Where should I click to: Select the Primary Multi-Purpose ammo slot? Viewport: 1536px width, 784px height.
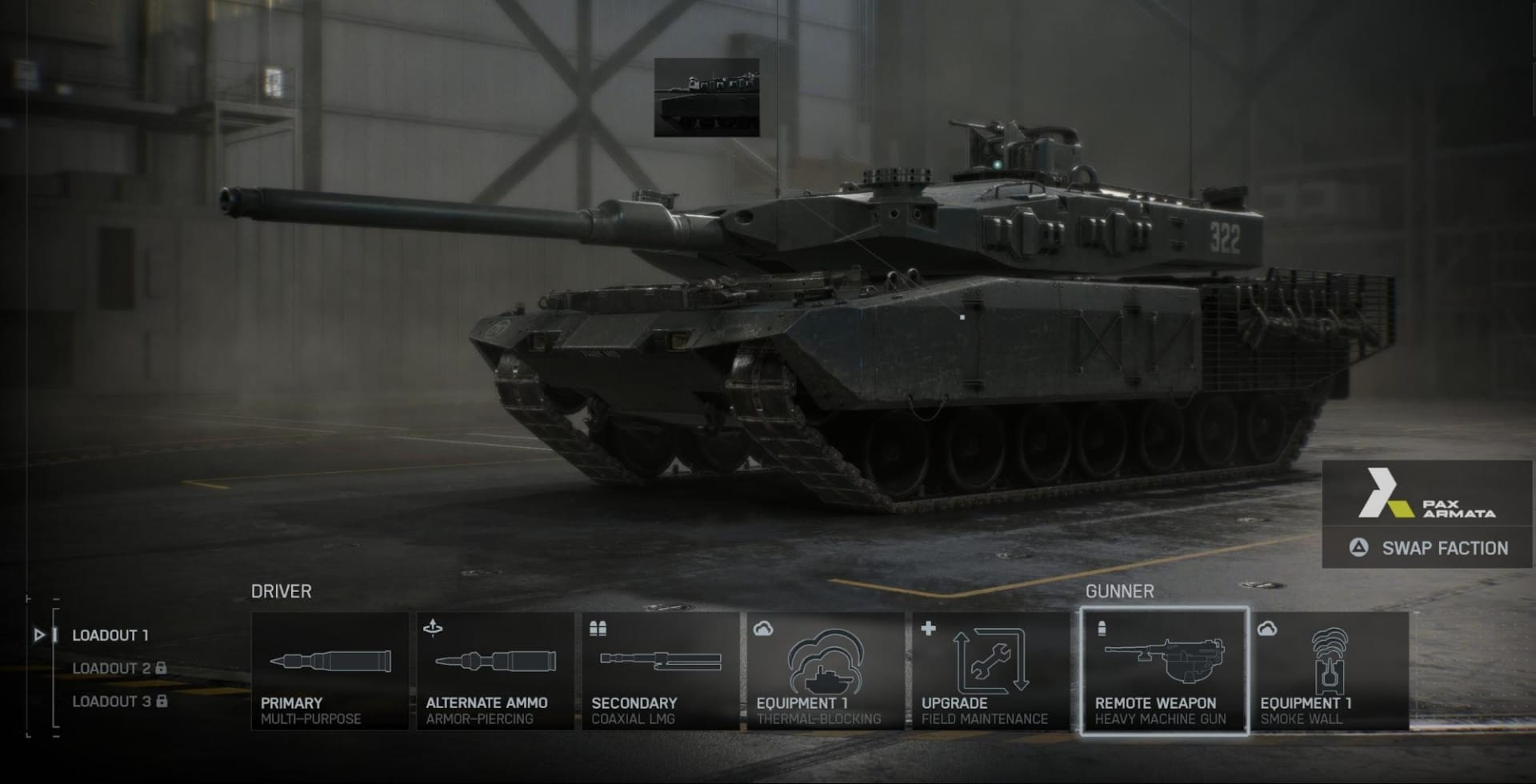pyautogui.click(x=329, y=672)
